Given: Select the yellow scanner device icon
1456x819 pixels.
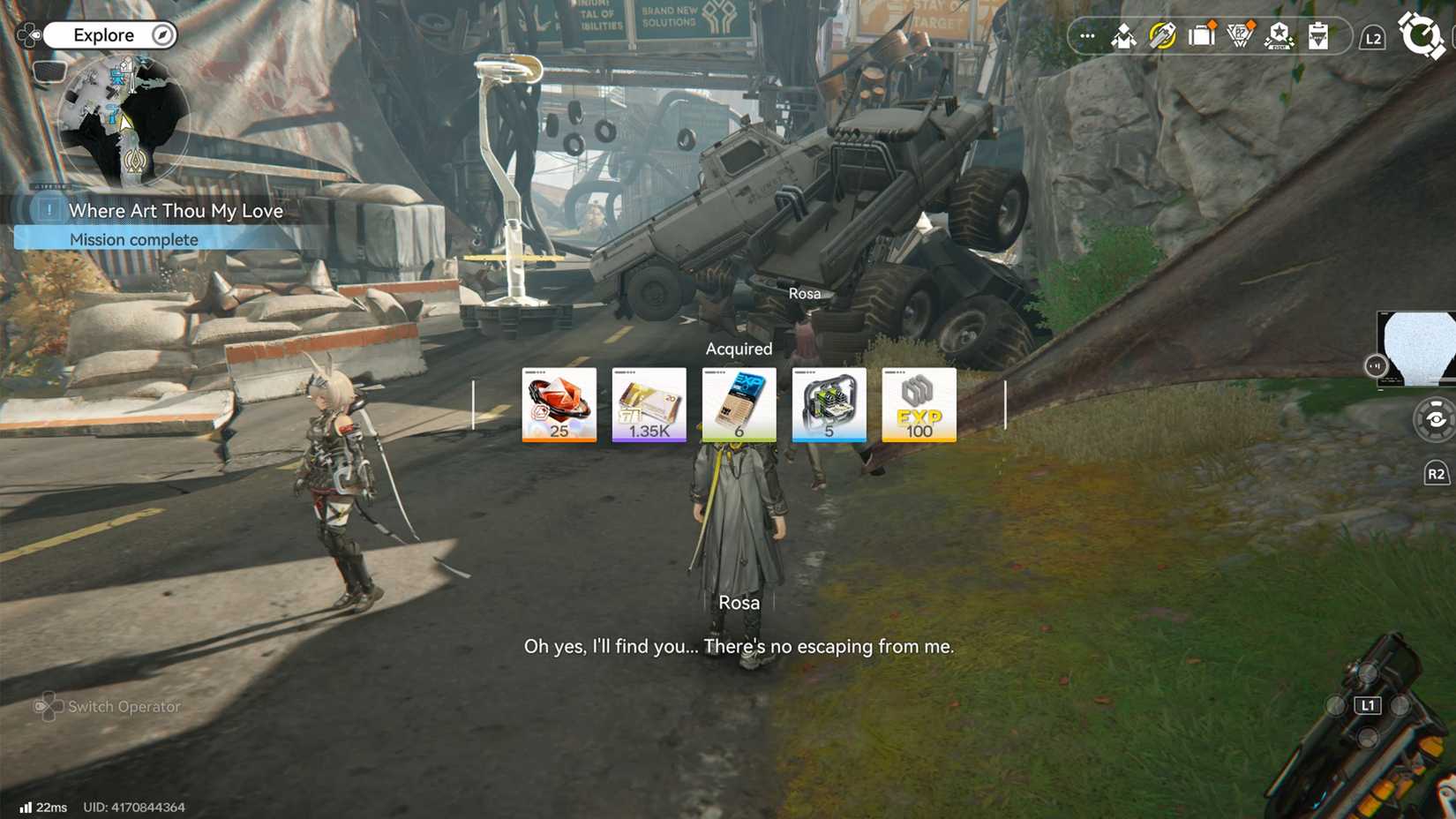Looking at the screenshot, I should (1162, 36).
